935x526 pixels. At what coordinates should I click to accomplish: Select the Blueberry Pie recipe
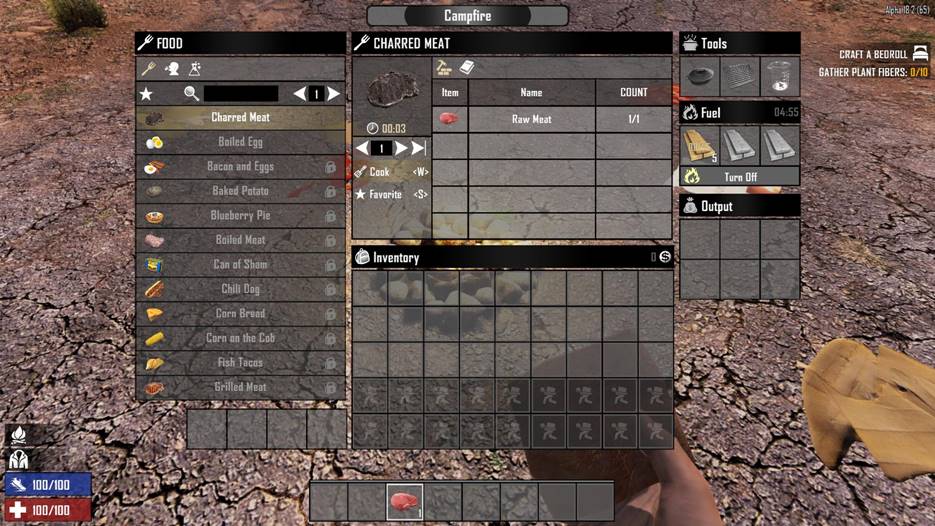pyautogui.click(x=240, y=216)
